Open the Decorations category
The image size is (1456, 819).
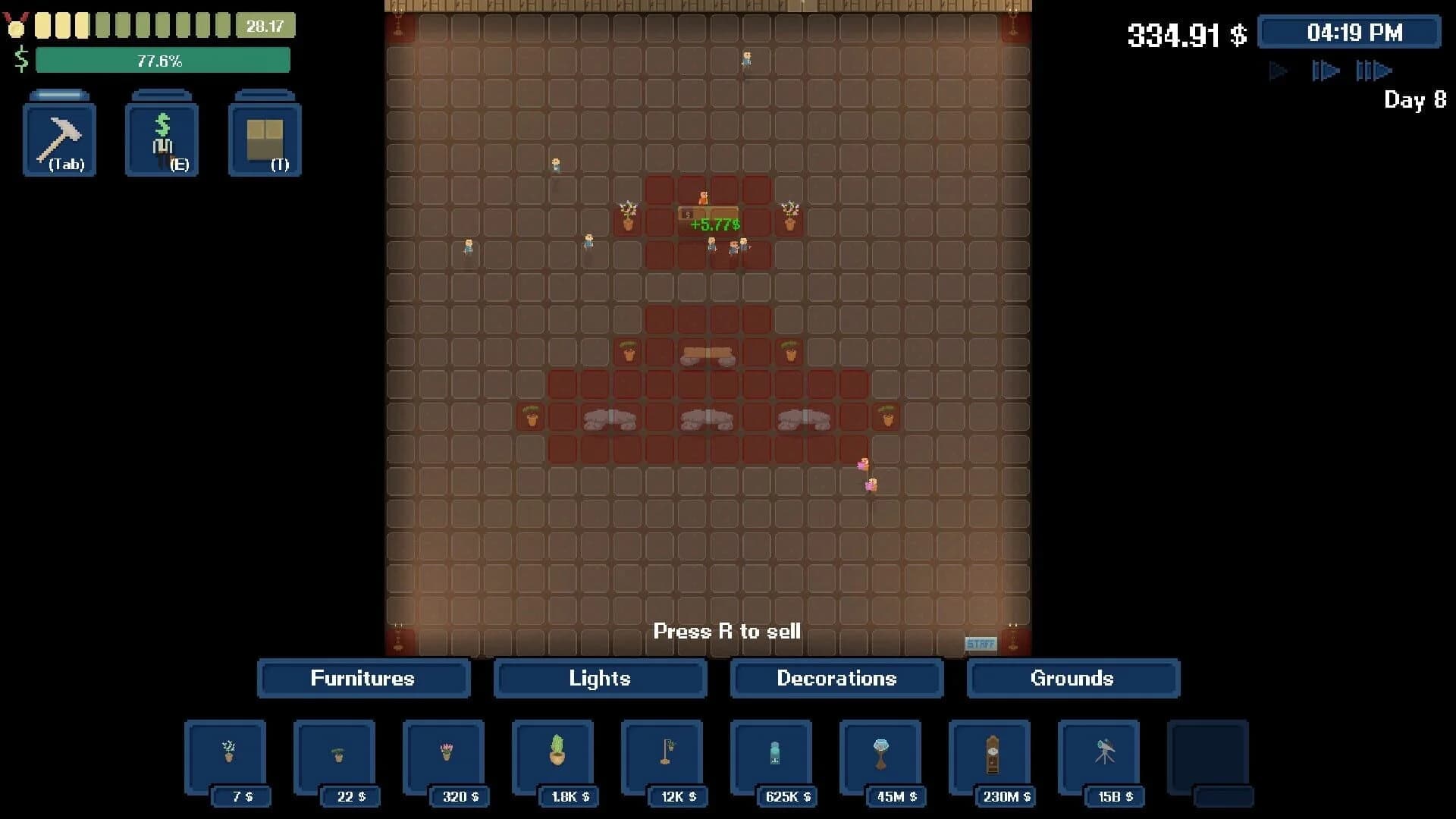pos(836,679)
